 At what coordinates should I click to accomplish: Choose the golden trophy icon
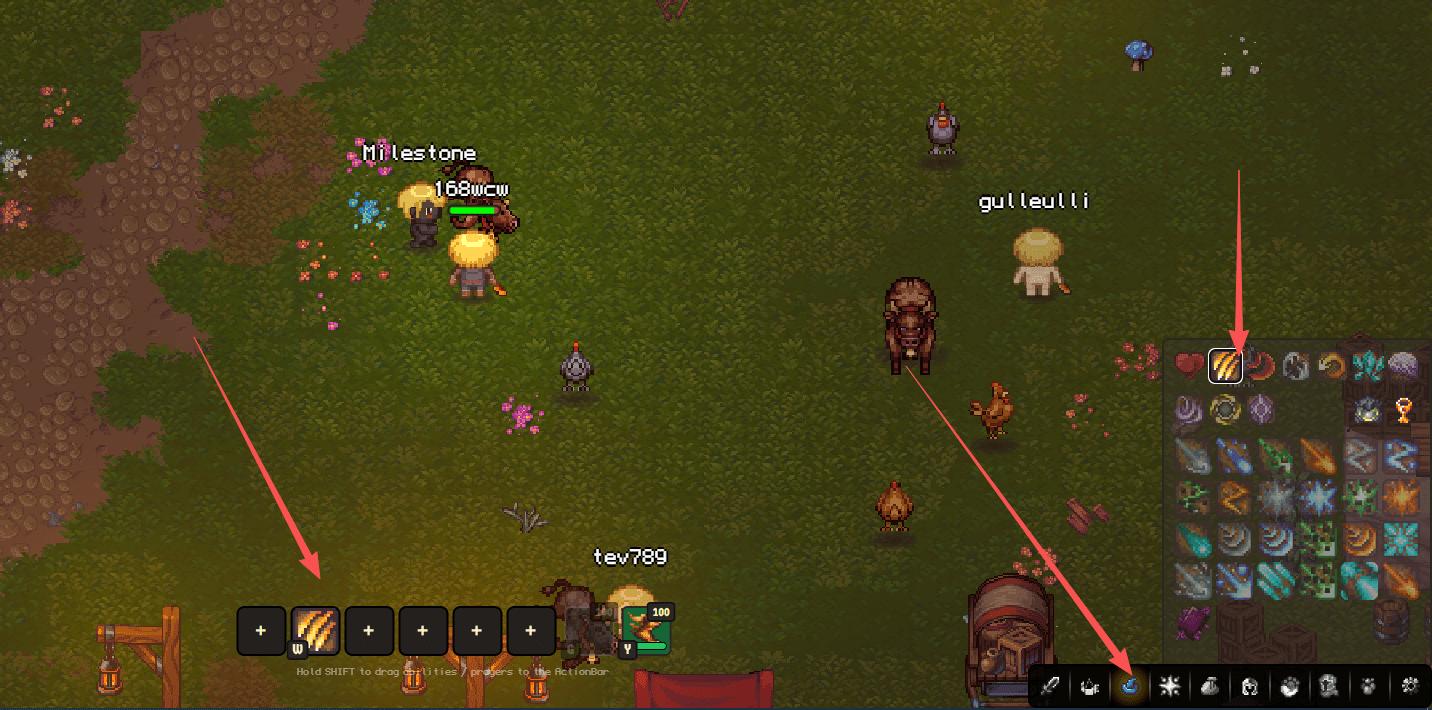tap(1402, 409)
